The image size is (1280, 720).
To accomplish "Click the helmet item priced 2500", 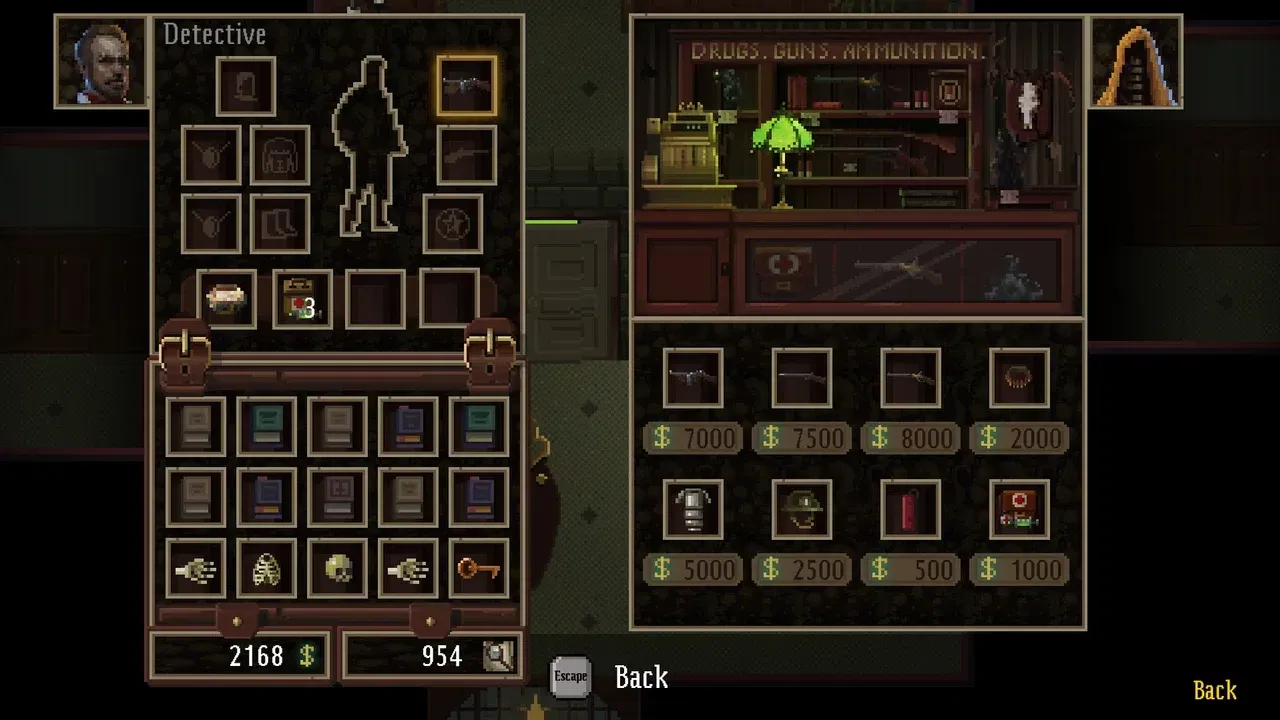I will tap(800, 508).
